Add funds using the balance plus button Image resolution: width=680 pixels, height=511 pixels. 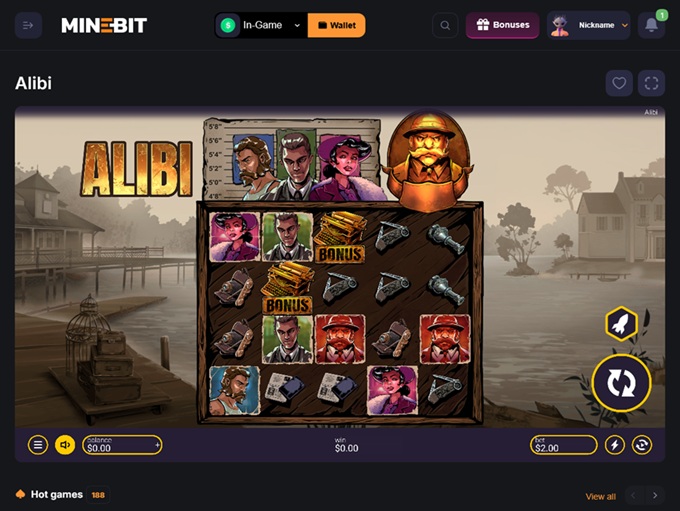157,445
